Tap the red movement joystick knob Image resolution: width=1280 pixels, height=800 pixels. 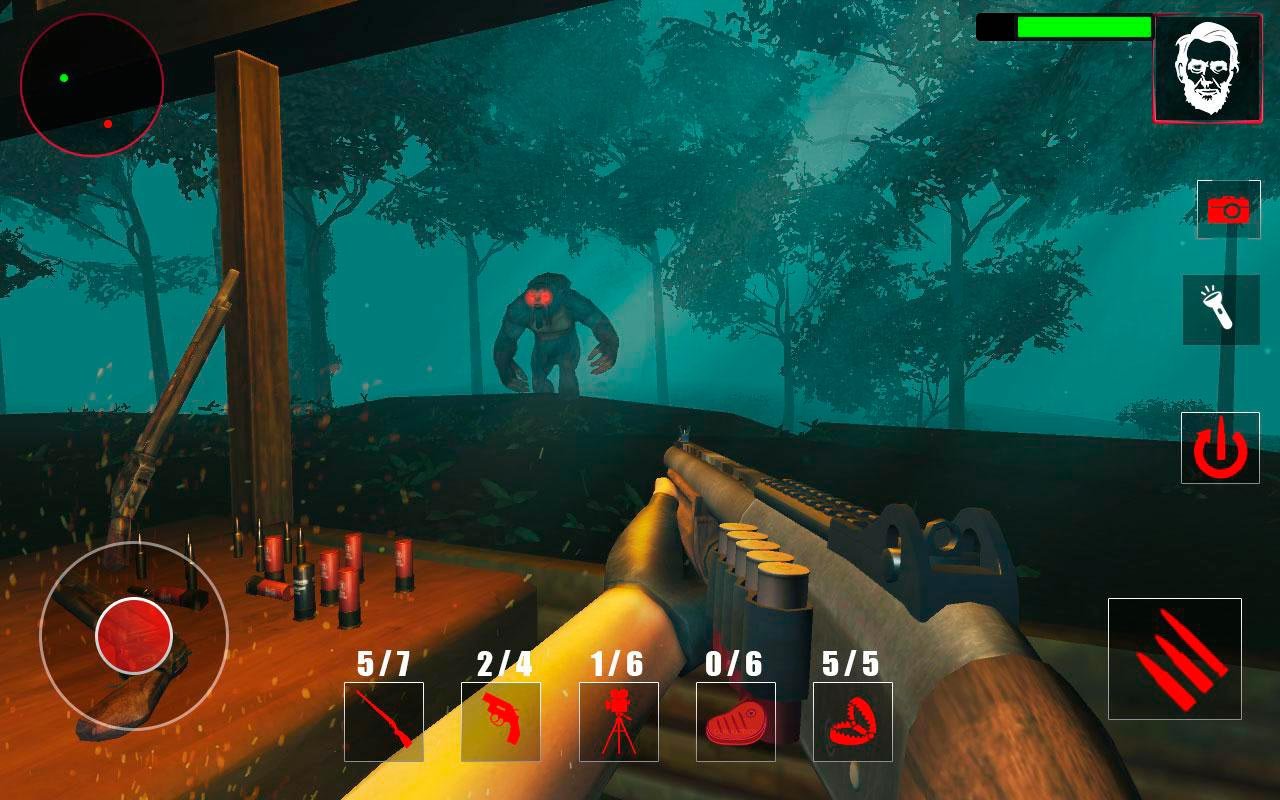point(134,636)
